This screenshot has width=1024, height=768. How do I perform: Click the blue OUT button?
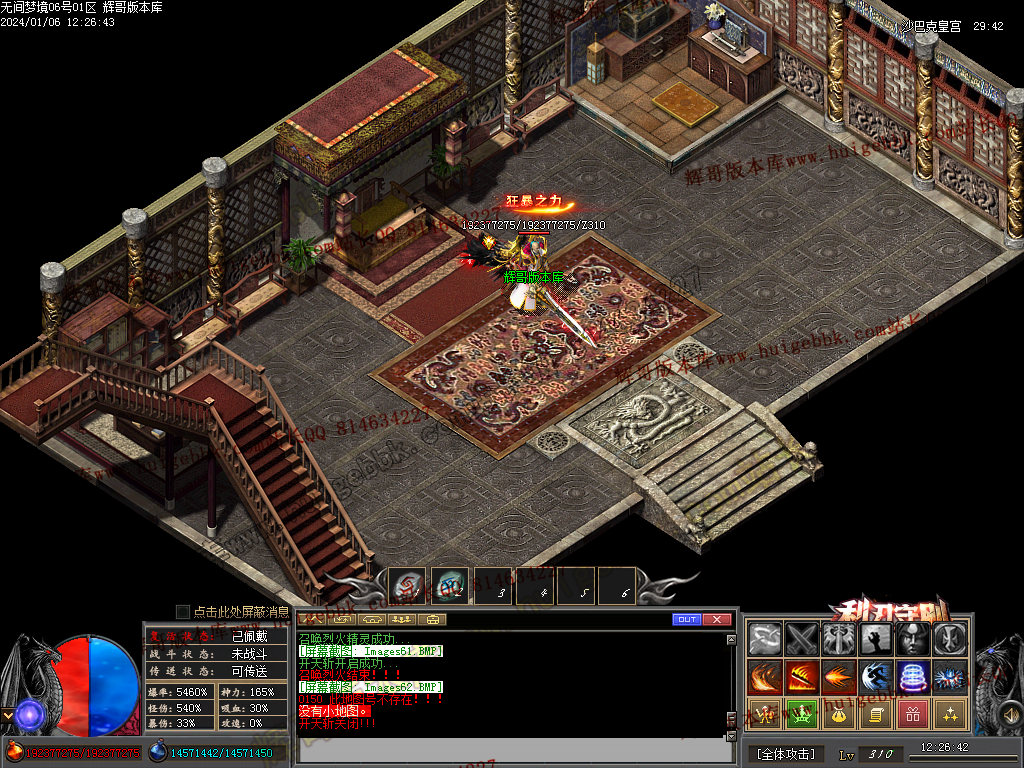pyautogui.click(x=687, y=620)
